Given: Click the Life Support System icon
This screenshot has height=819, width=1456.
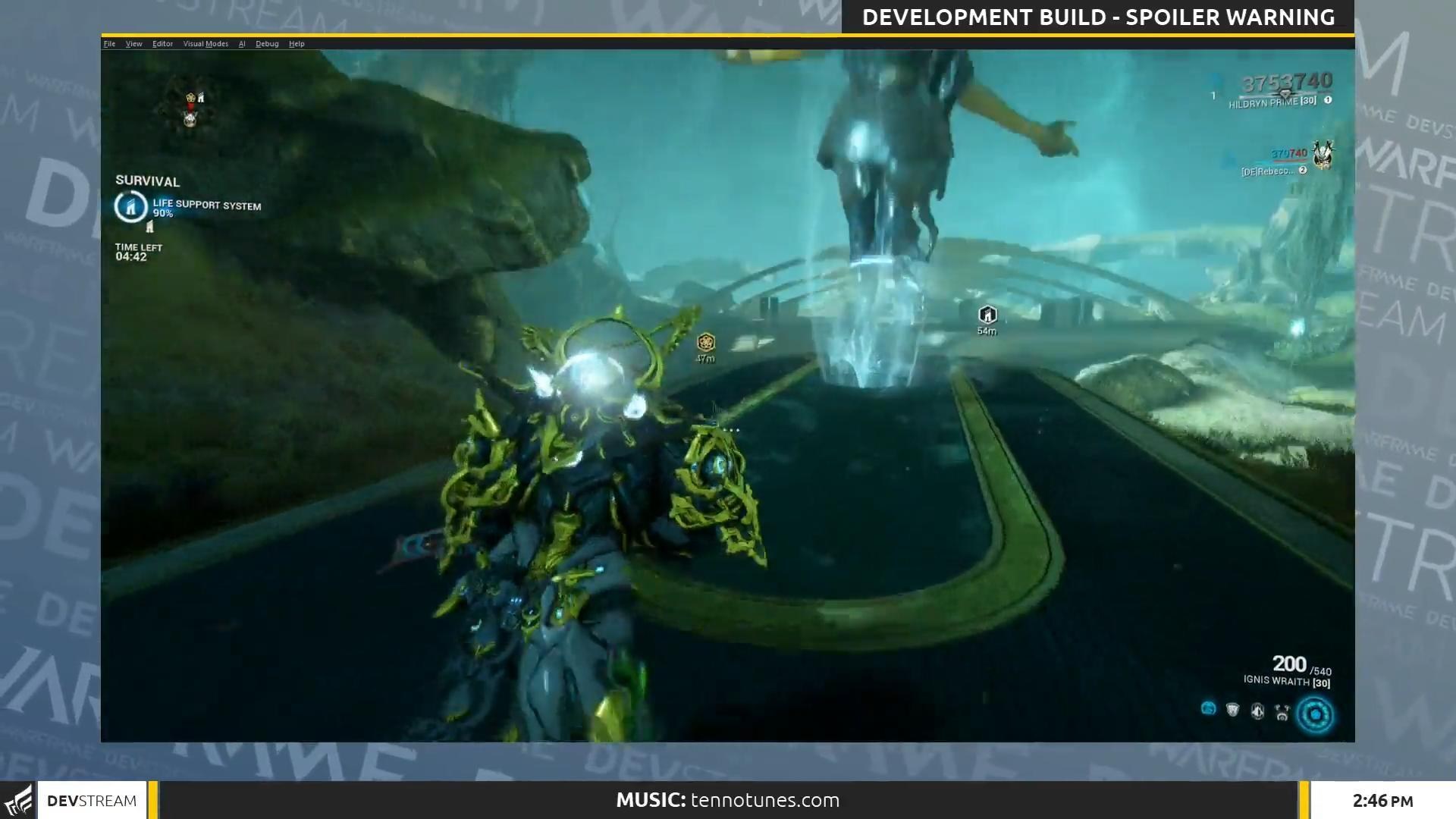Looking at the screenshot, I should pos(130,207).
